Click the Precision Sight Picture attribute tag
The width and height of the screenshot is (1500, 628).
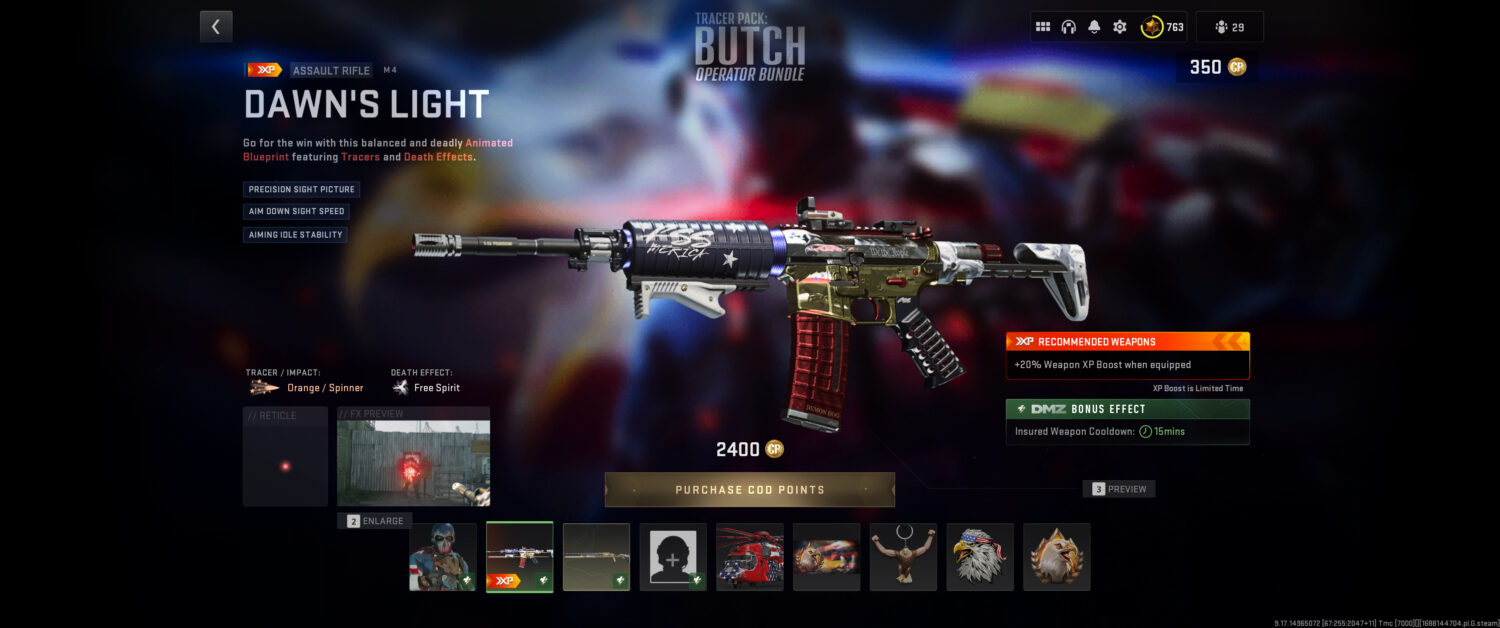pos(301,189)
